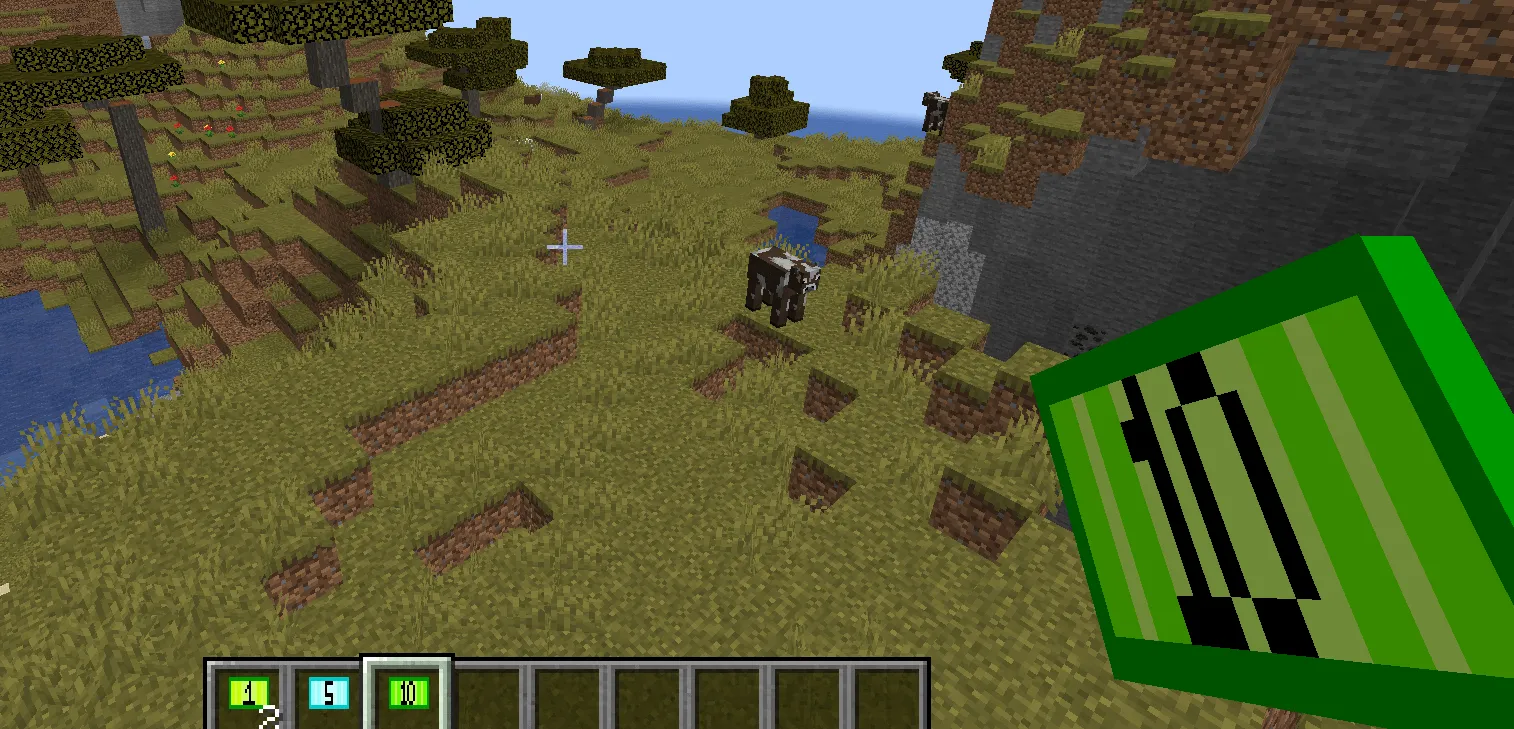This screenshot has width=1514, height=729.
Task: Click the yellow flower patch on the left
Action: tap(172, 154)
